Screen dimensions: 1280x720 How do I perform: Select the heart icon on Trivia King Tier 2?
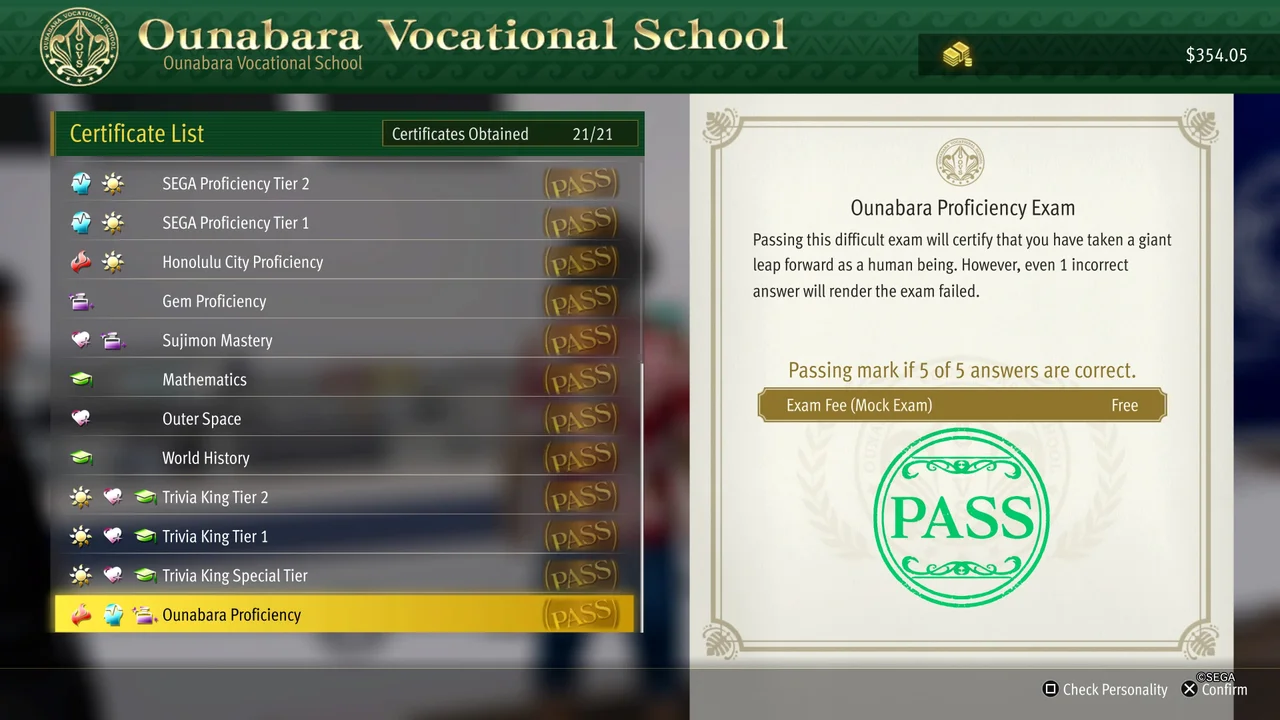[x=113, y=496]
